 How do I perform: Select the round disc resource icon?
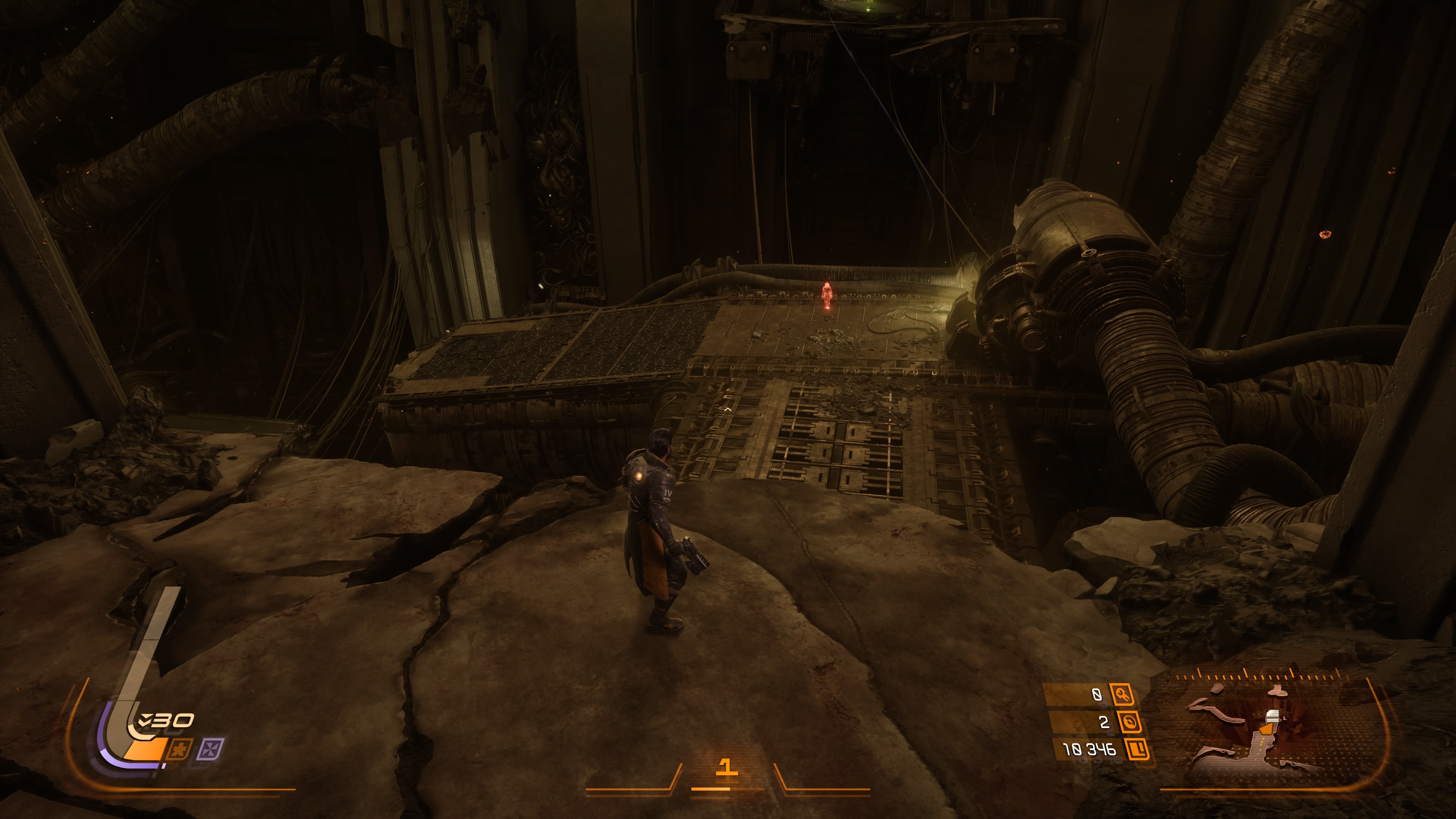click(1129, 722)
